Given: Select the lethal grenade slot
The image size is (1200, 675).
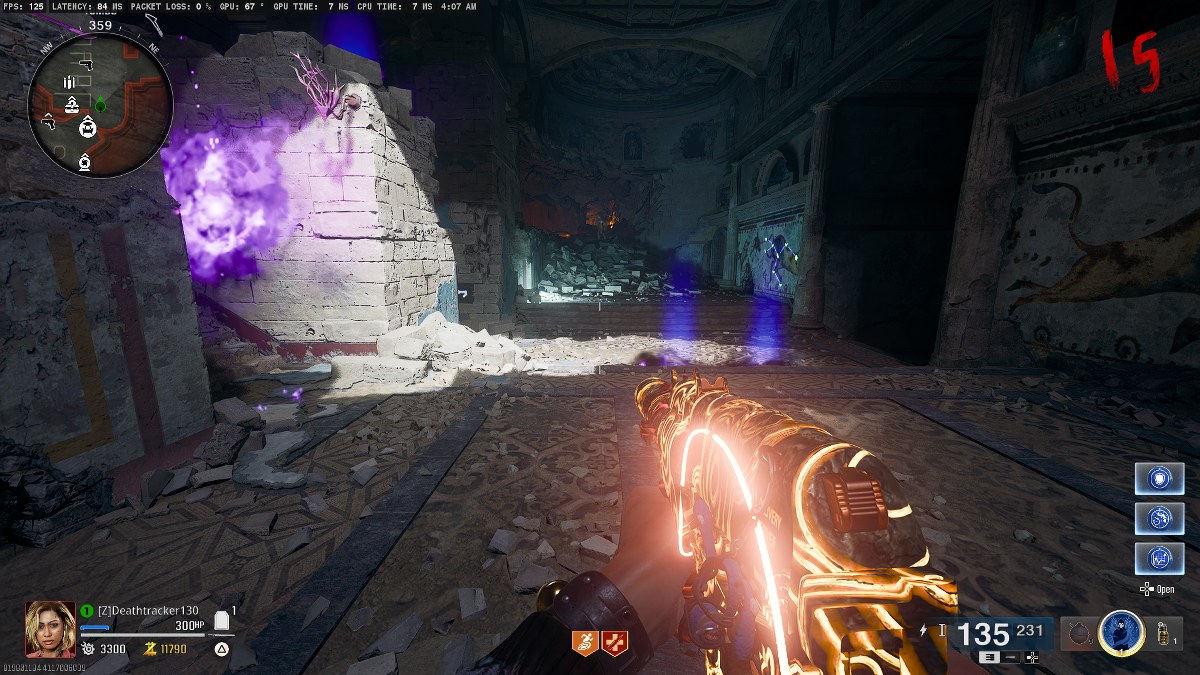Looking at the screenshot, I should tap(1163, 633).
